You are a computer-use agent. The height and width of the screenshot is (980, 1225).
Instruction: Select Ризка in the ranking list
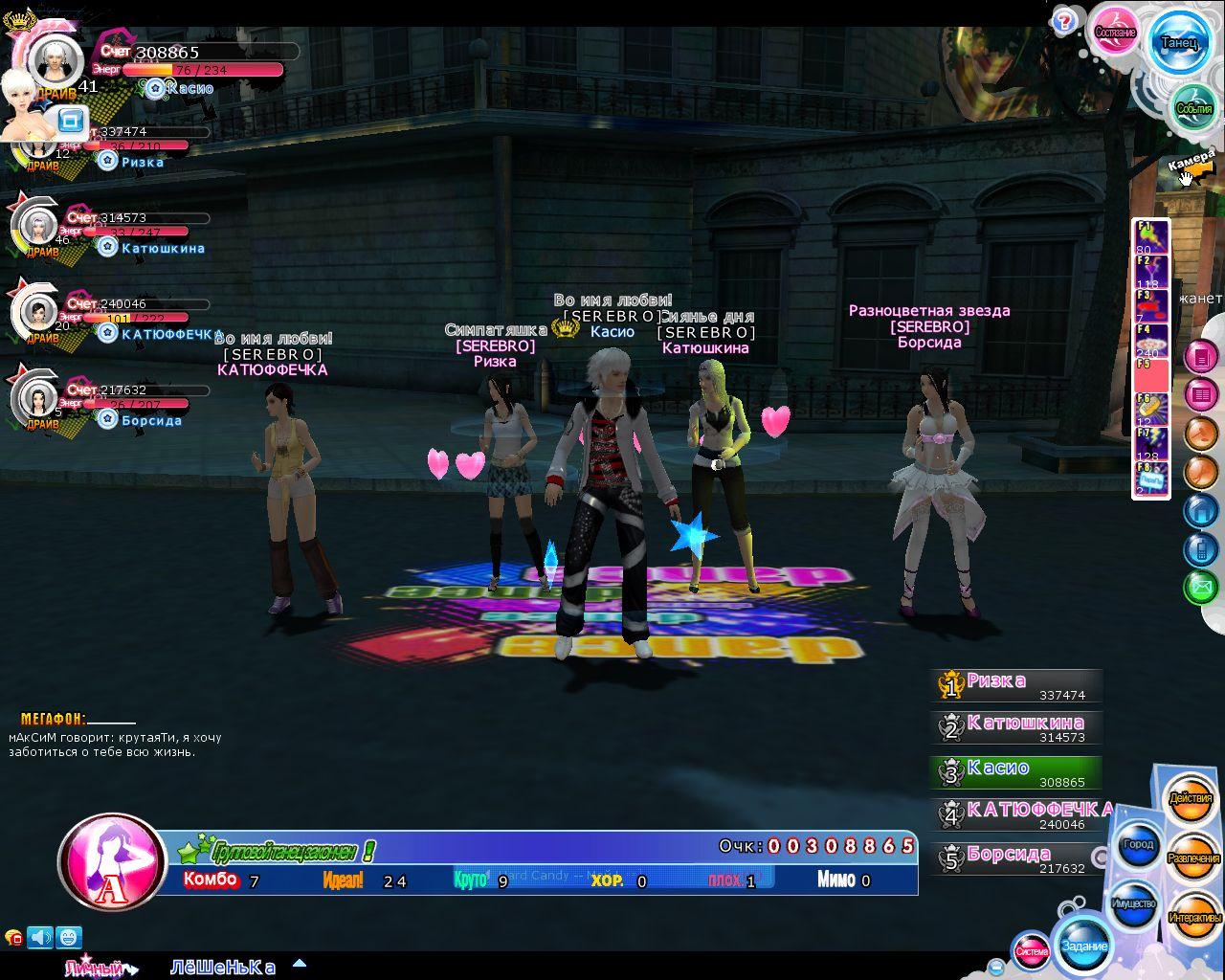[x=1016, y=685]
